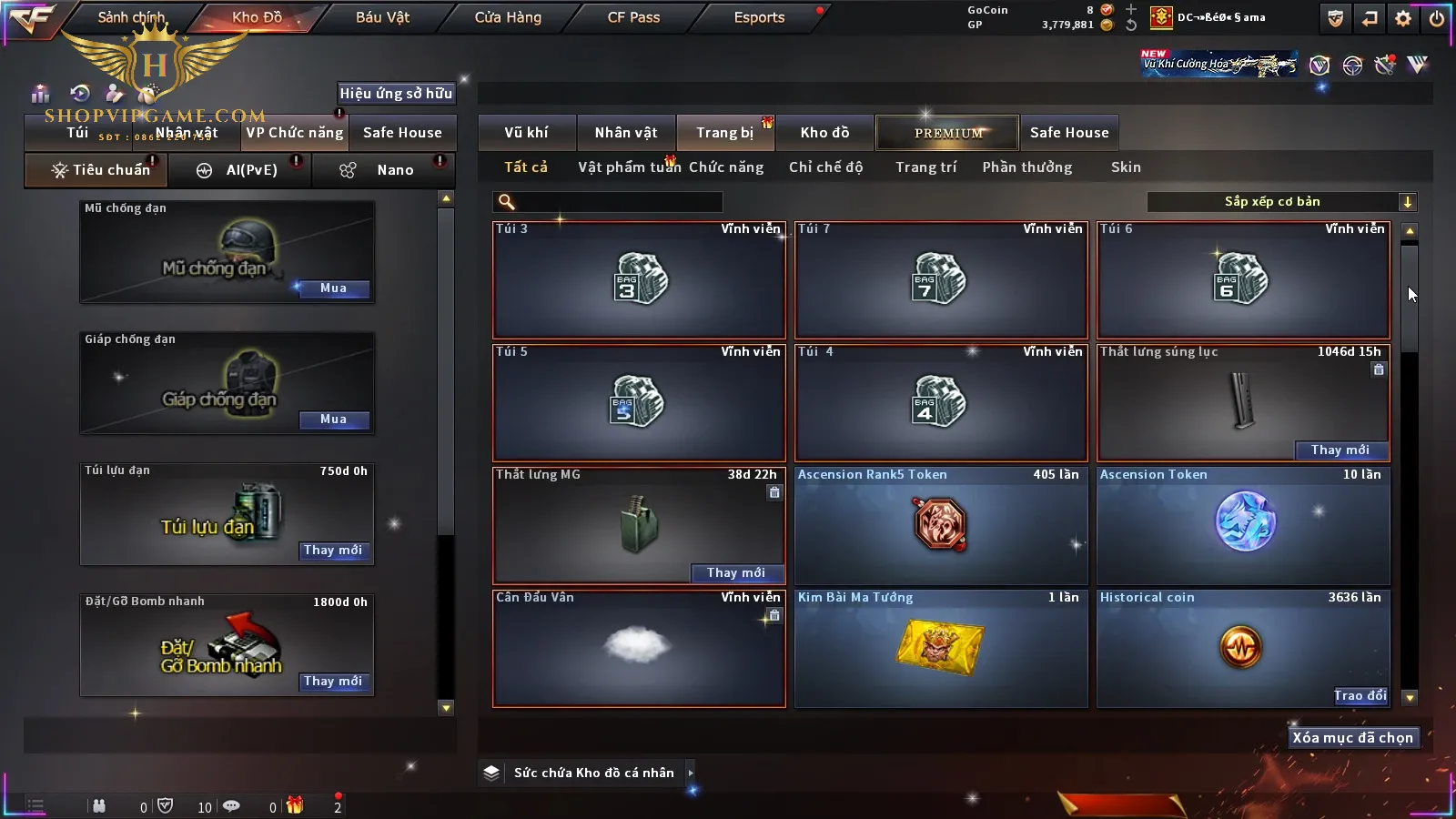Select the Túi 3 bag item
The width and height of the screenshot is (1456, 819).
click(x=639, y=280)
